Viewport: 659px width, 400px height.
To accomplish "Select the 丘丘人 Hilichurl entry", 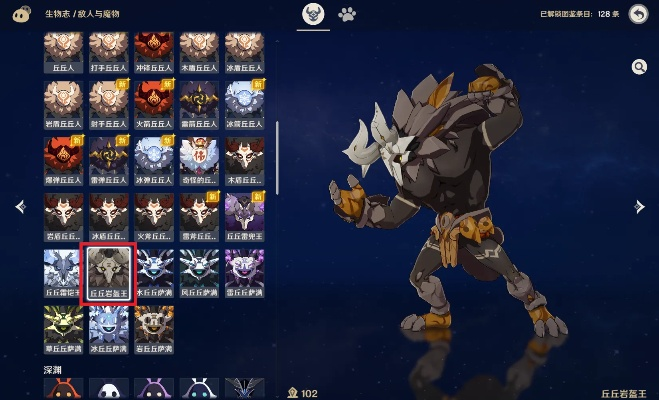I will tap(64, 51).
